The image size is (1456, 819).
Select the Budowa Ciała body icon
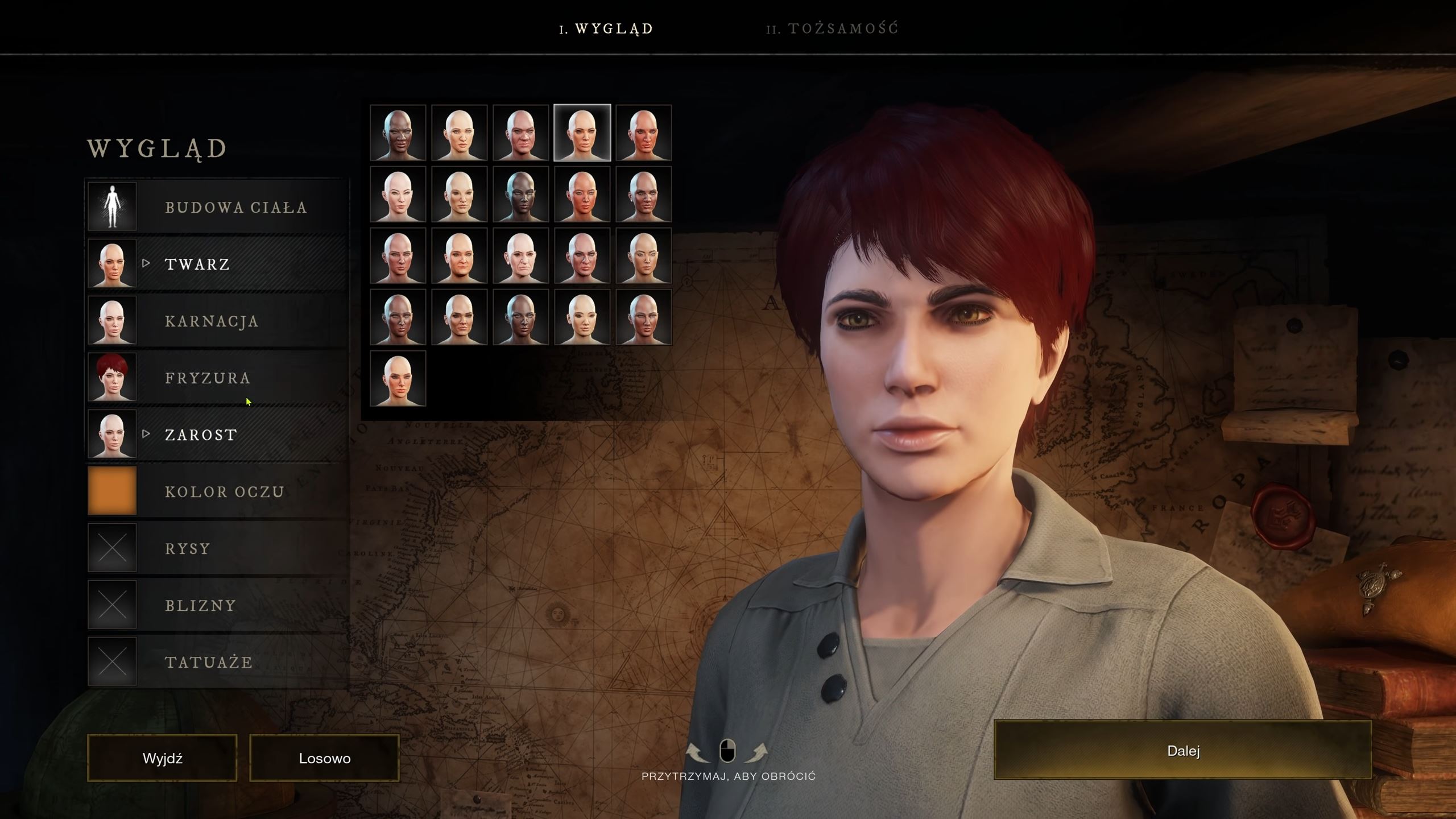(x=111, y=206)
